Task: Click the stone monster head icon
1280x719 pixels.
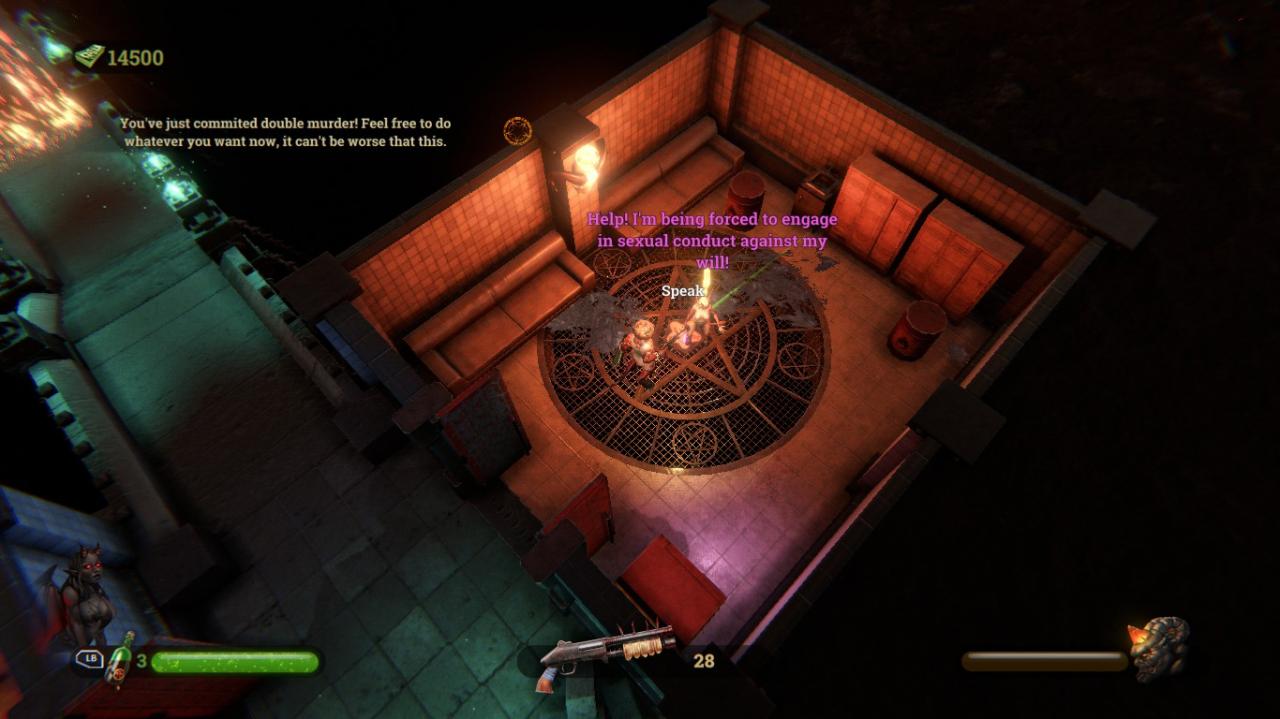Action: [x=1160, y=647]
